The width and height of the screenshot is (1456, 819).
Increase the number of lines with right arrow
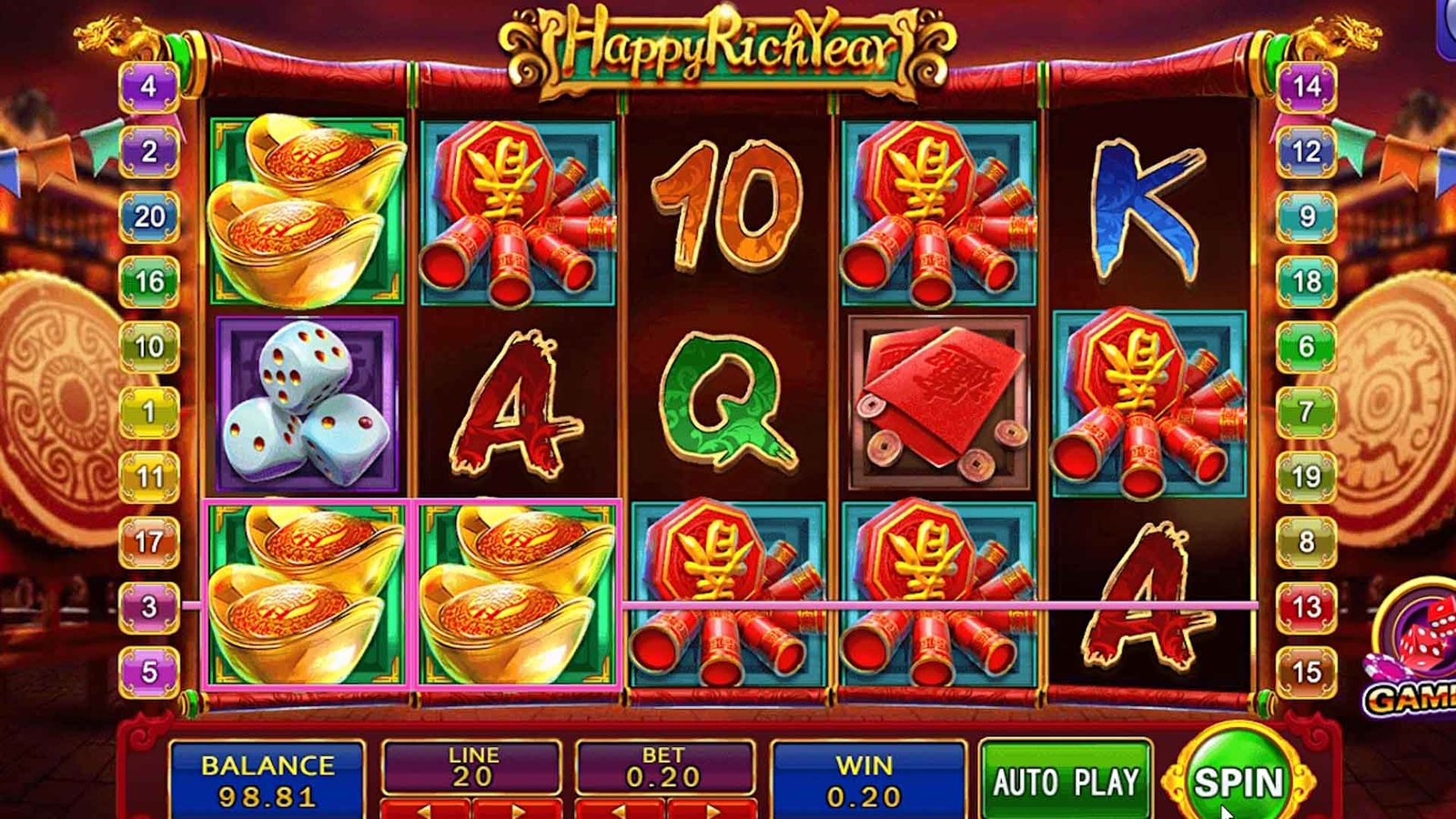tap(516, 809)
